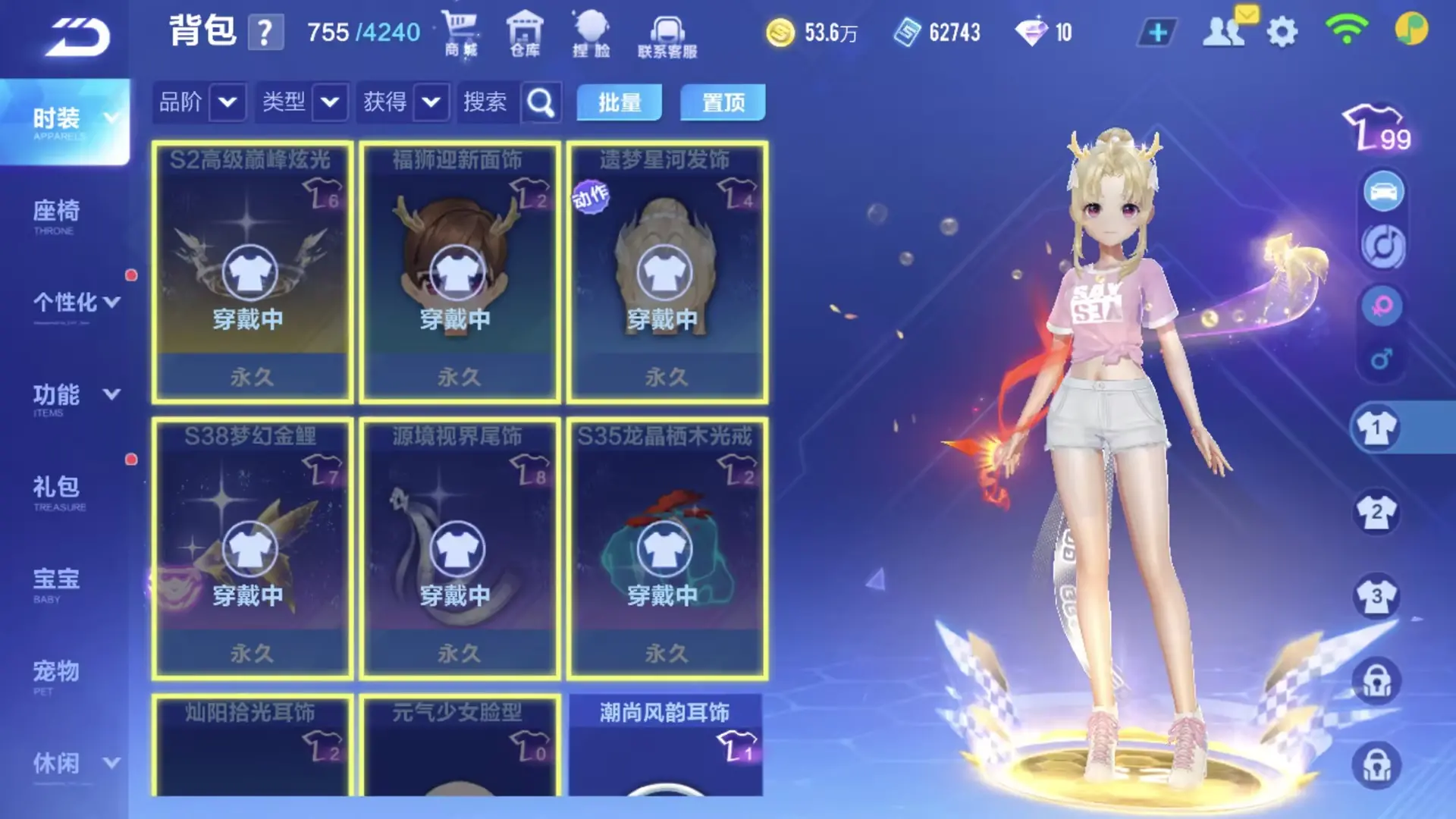The image size is (1456, 819).
Task: Switch to the 宠物 pet tab
Action: click(55, 676)
